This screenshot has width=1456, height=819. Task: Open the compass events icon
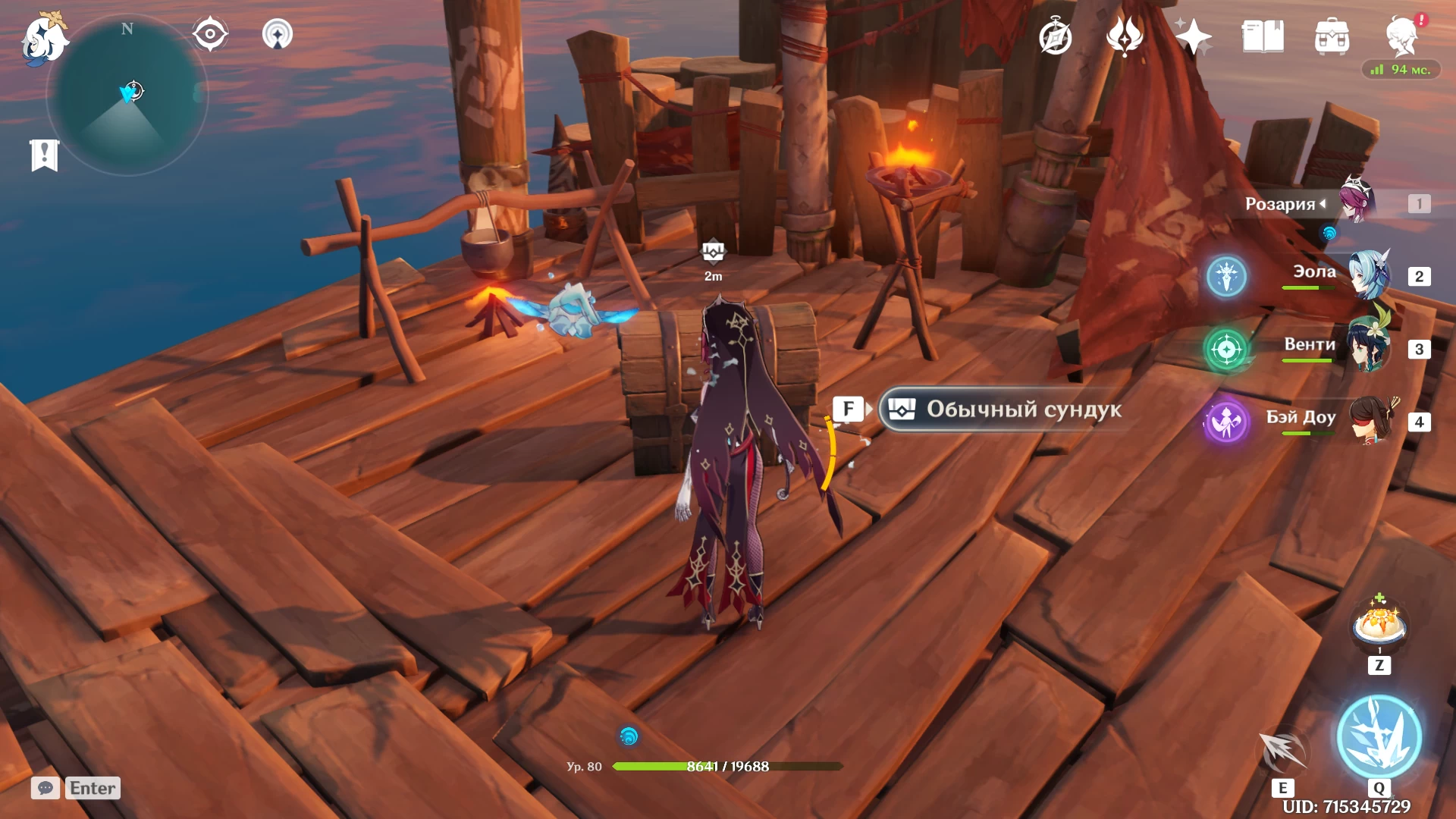[x=1055, y=37]
